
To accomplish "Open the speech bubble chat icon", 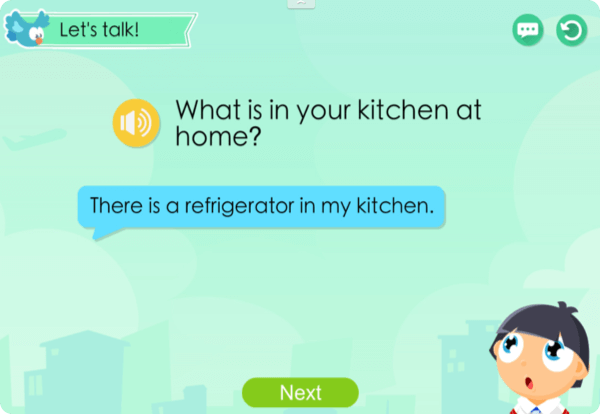I will pyautogui.click(x=528, y=30).
